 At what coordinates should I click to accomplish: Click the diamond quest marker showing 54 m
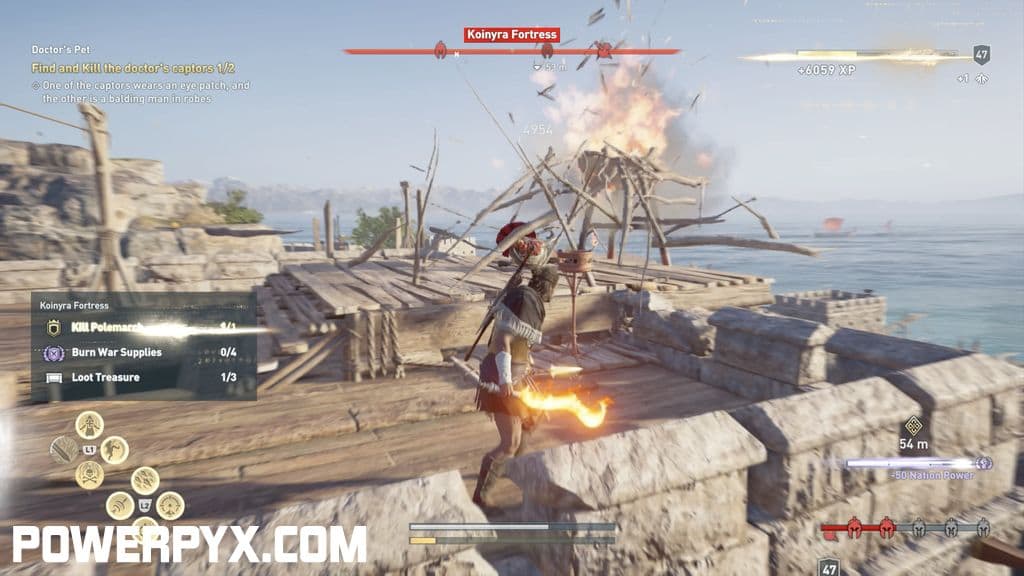913,425
